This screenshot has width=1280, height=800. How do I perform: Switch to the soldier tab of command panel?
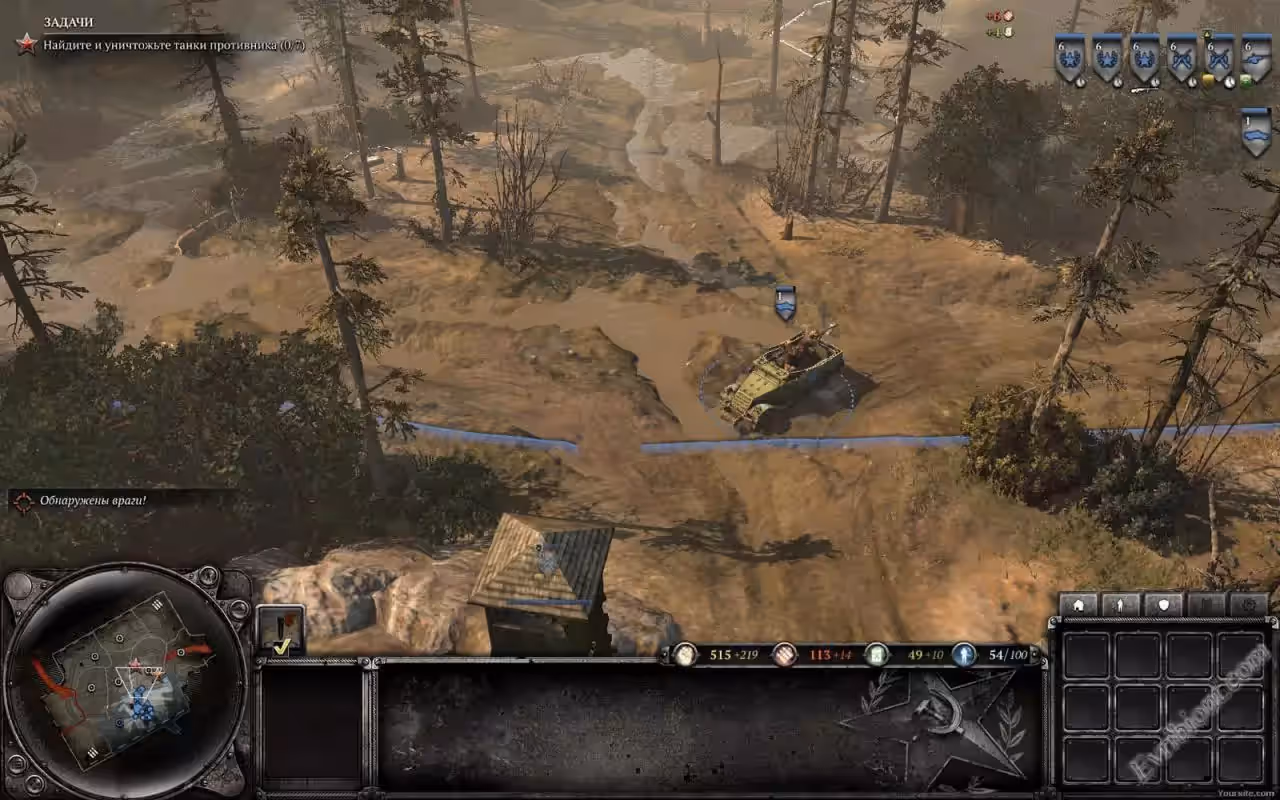click(1121, 605)
